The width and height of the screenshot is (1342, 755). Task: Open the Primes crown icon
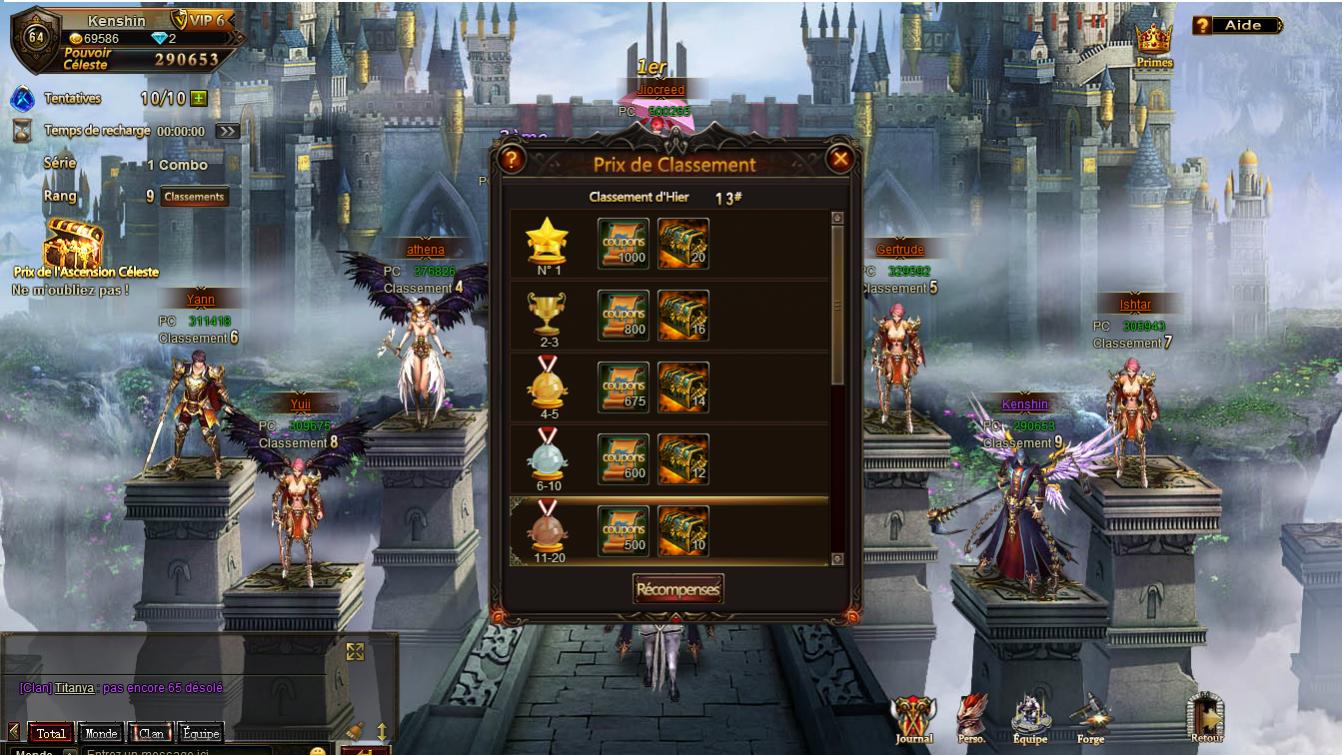1154,42
